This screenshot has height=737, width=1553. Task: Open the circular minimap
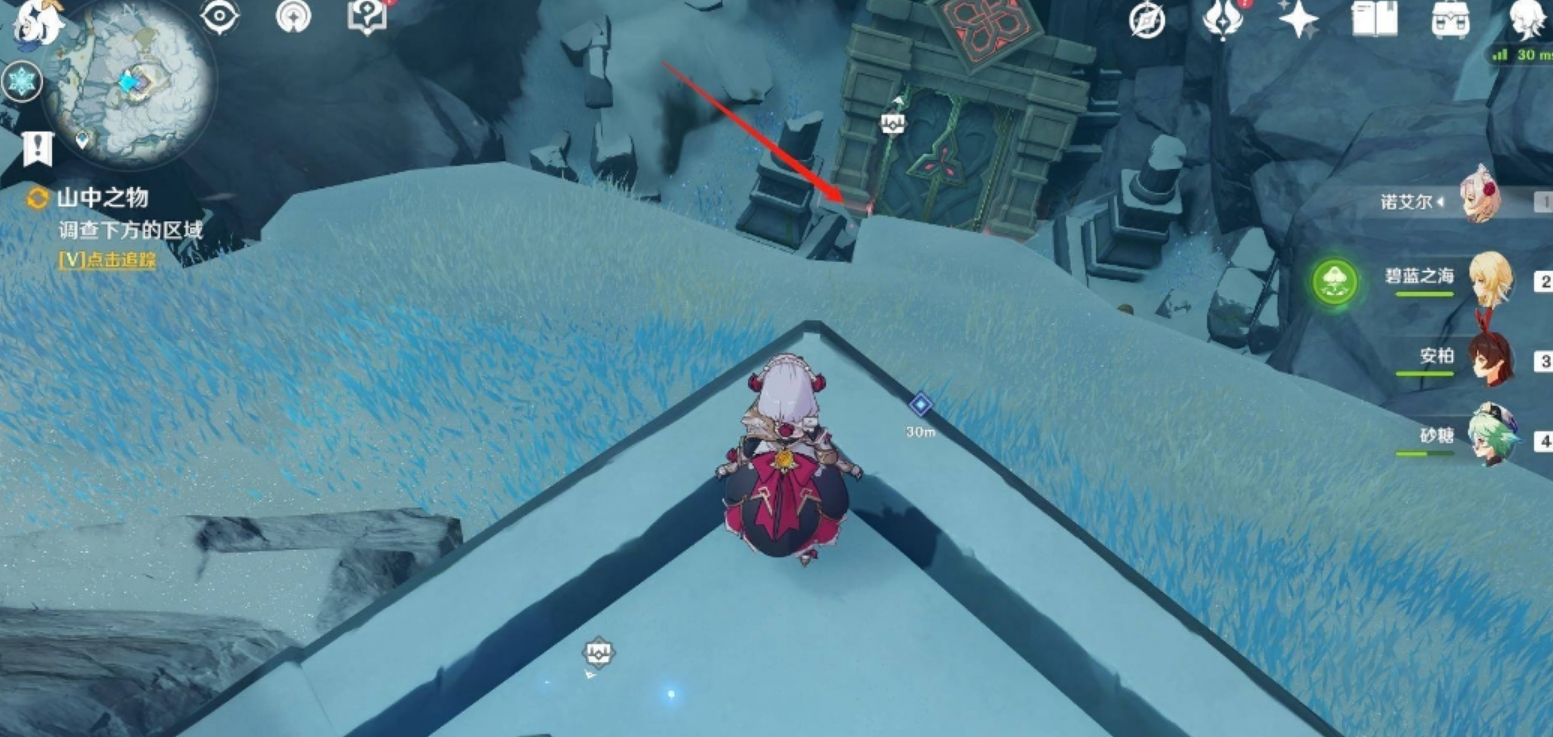133,82
